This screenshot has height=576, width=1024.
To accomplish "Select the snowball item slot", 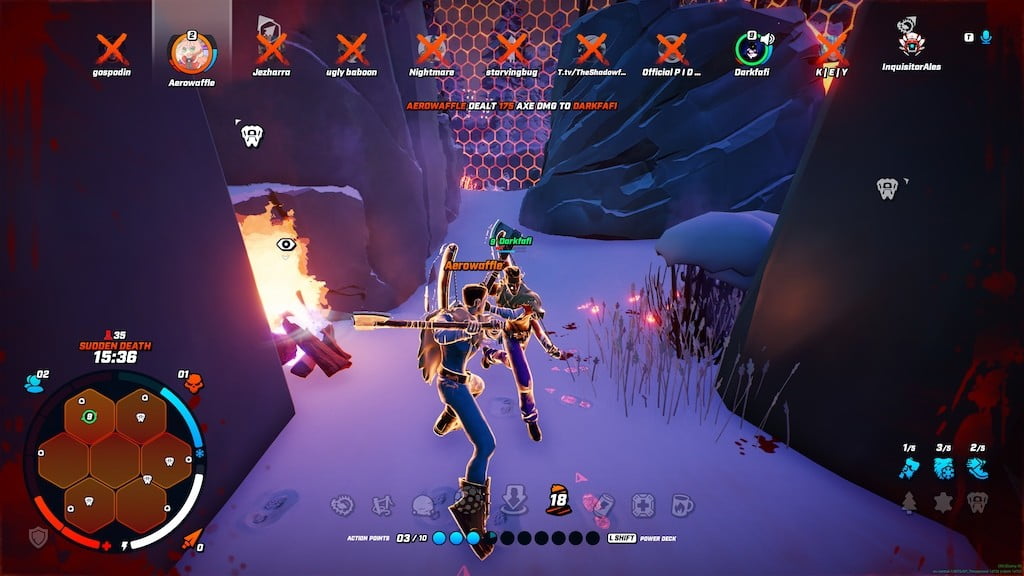I will coord(423,505).
